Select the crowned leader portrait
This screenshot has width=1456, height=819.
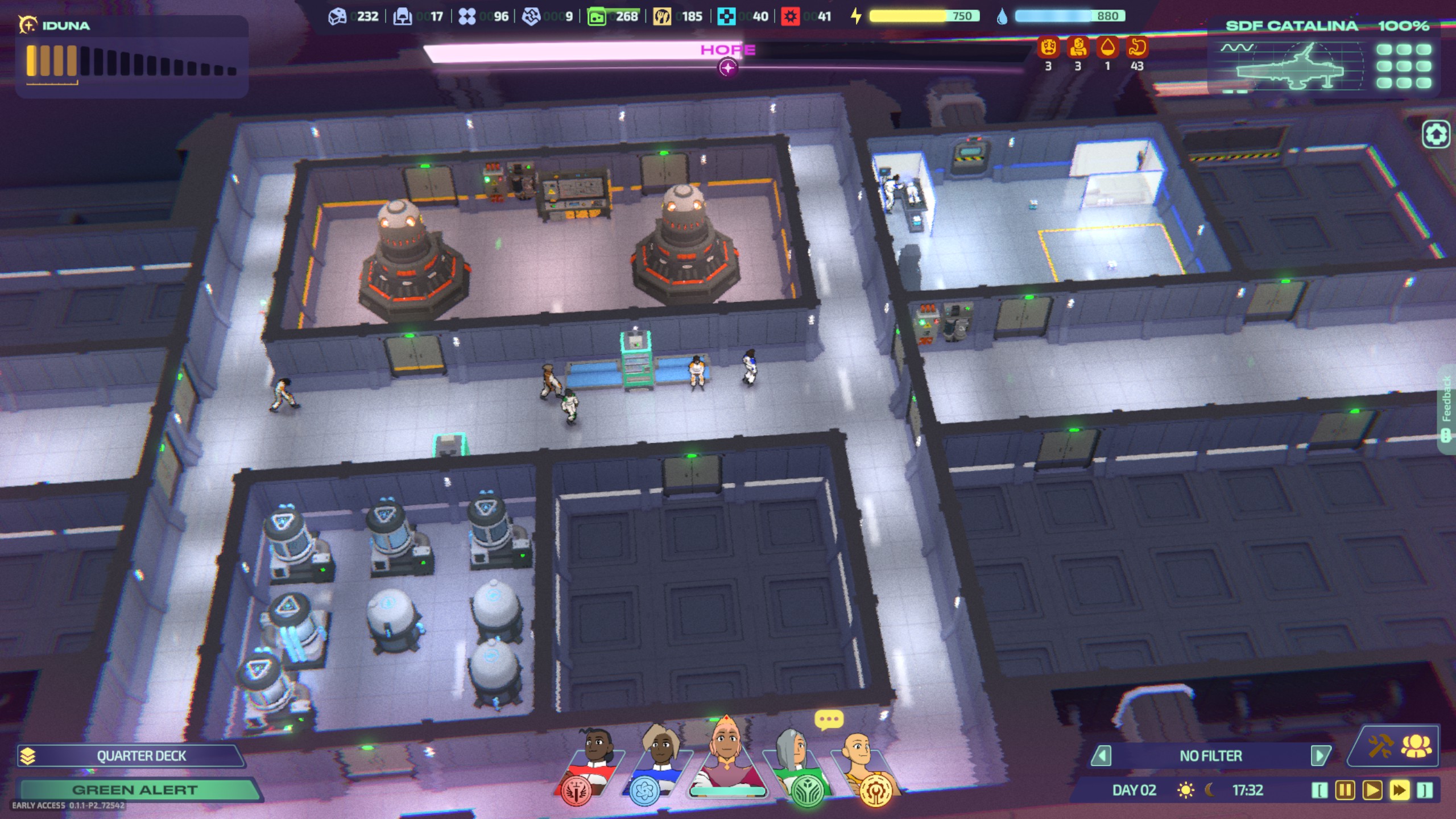click(727, 759)
